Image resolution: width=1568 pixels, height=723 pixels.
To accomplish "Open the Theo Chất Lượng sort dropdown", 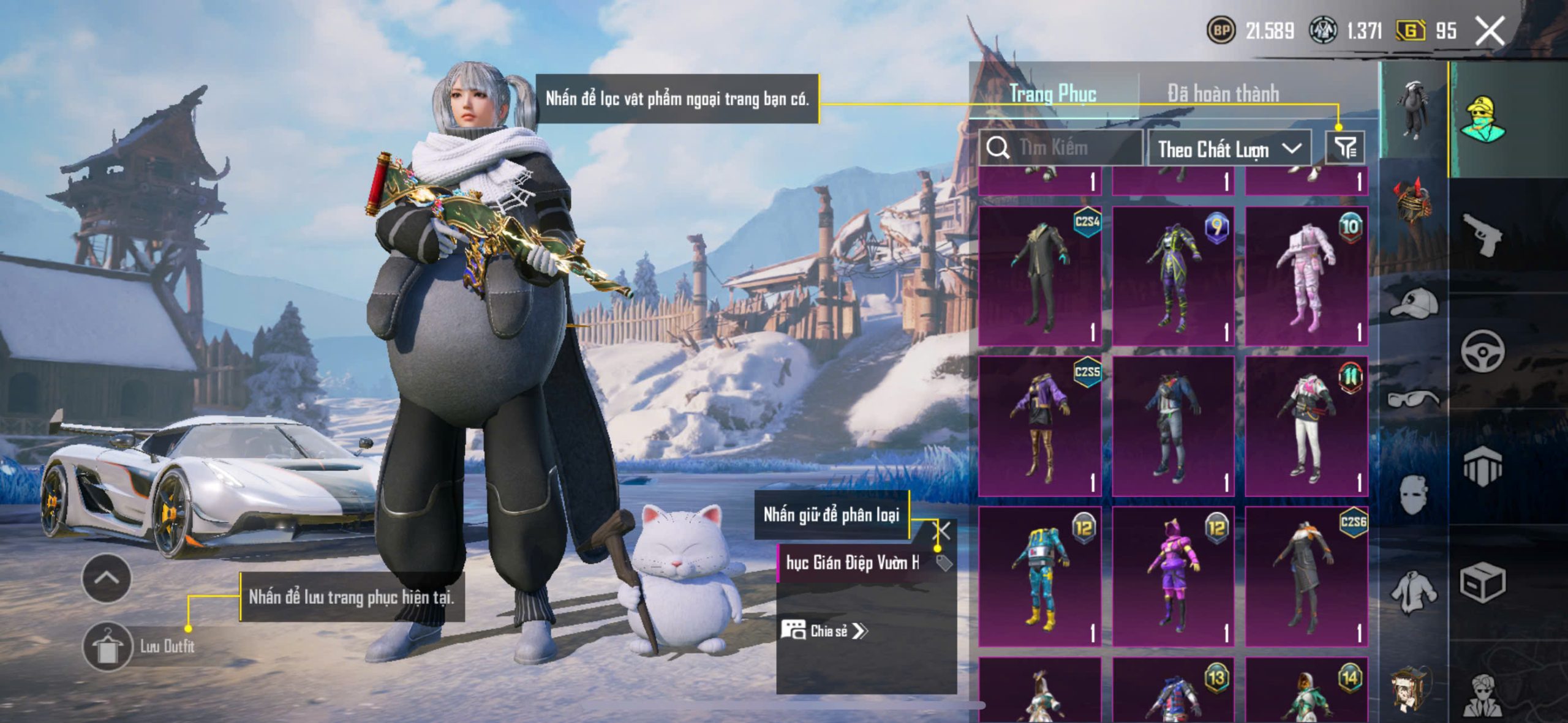I will [x=1229, y=149].
